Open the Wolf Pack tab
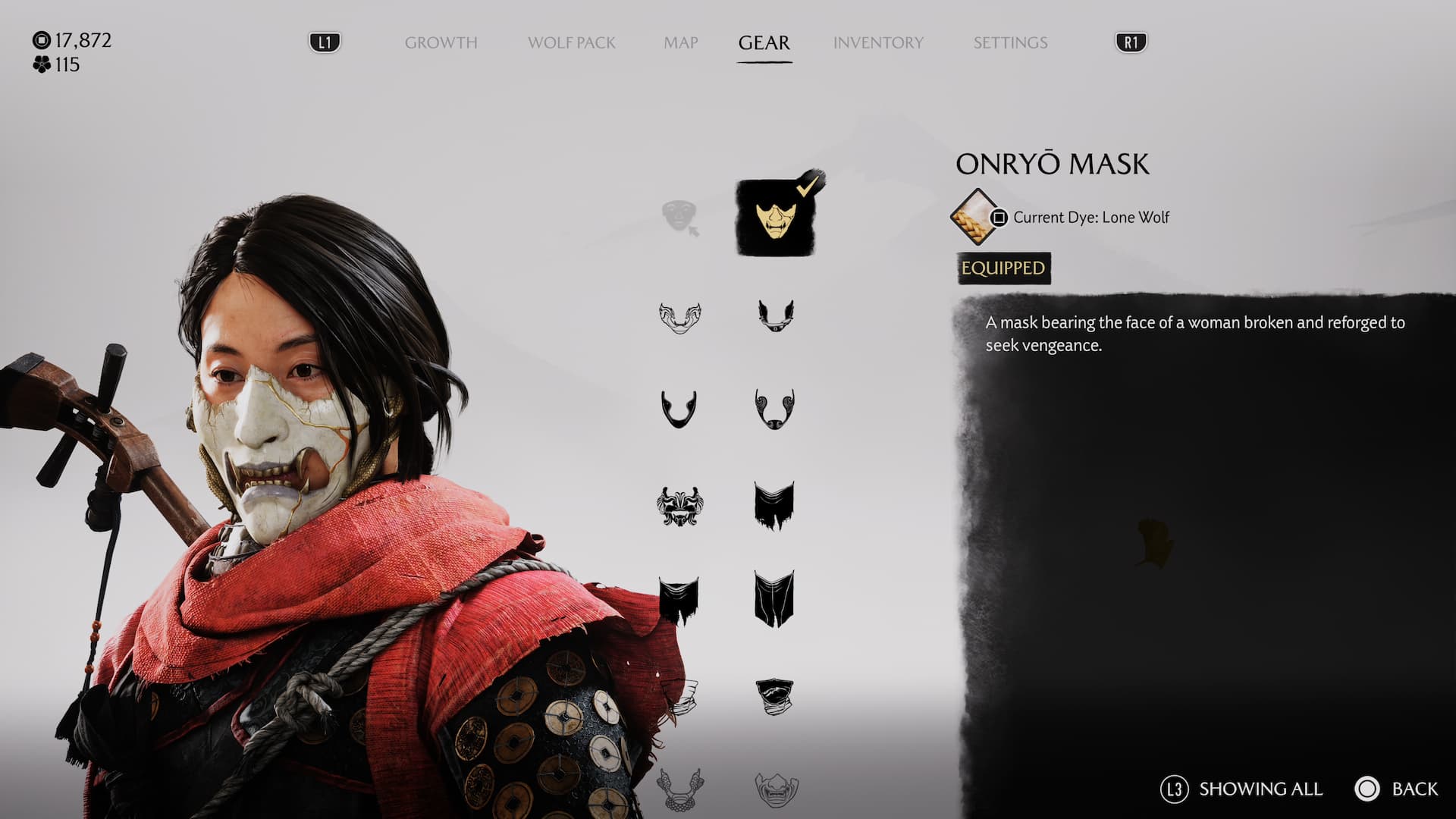 pos(571,42)
